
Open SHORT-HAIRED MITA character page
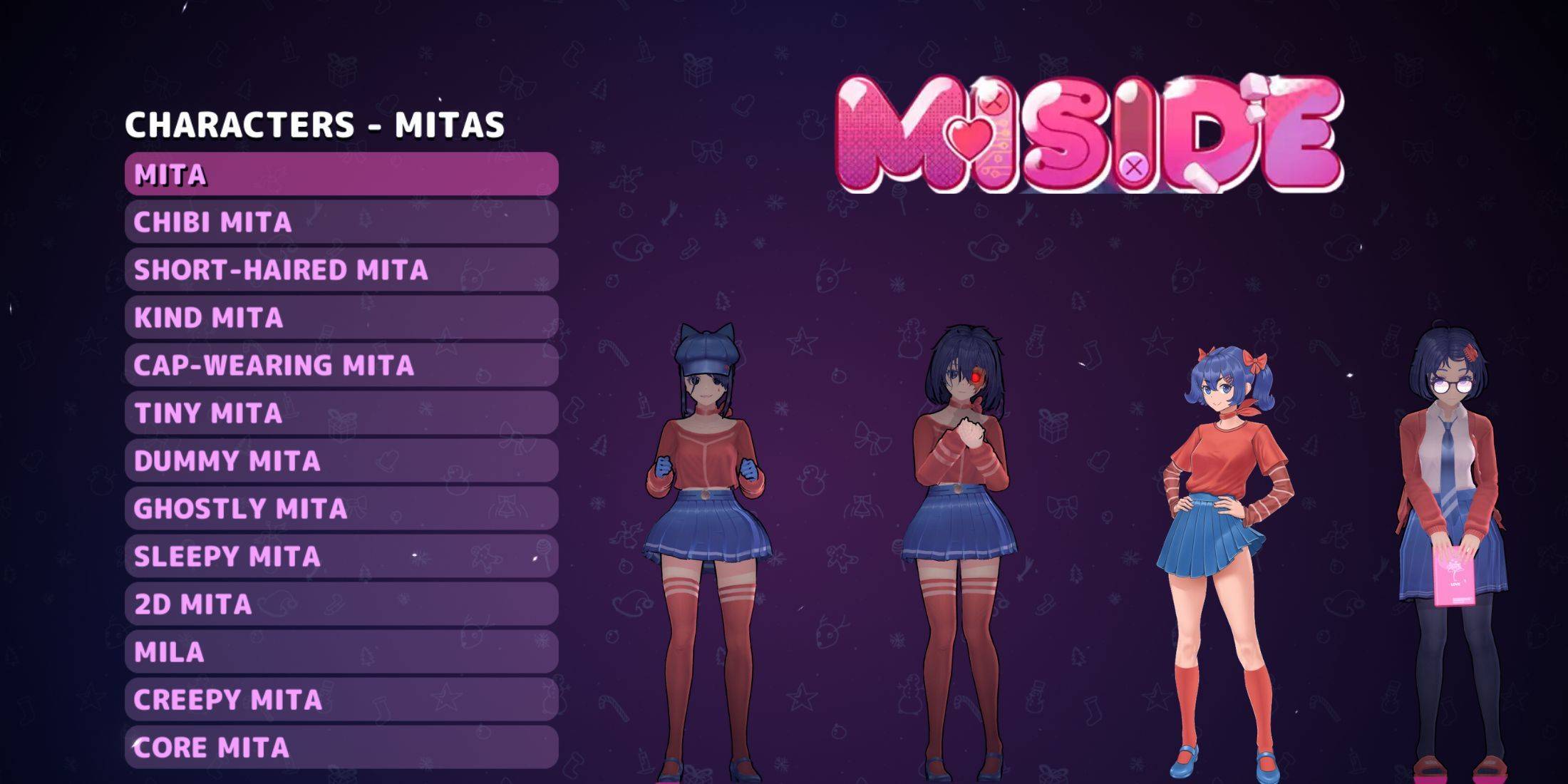(342, 270)
